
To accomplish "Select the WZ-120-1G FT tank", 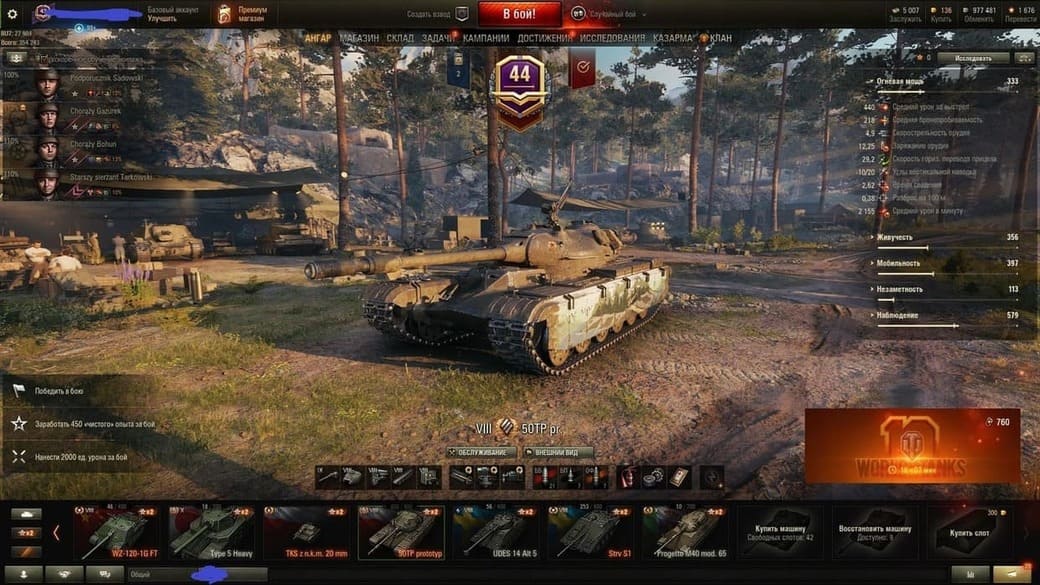I will [116, 532].
